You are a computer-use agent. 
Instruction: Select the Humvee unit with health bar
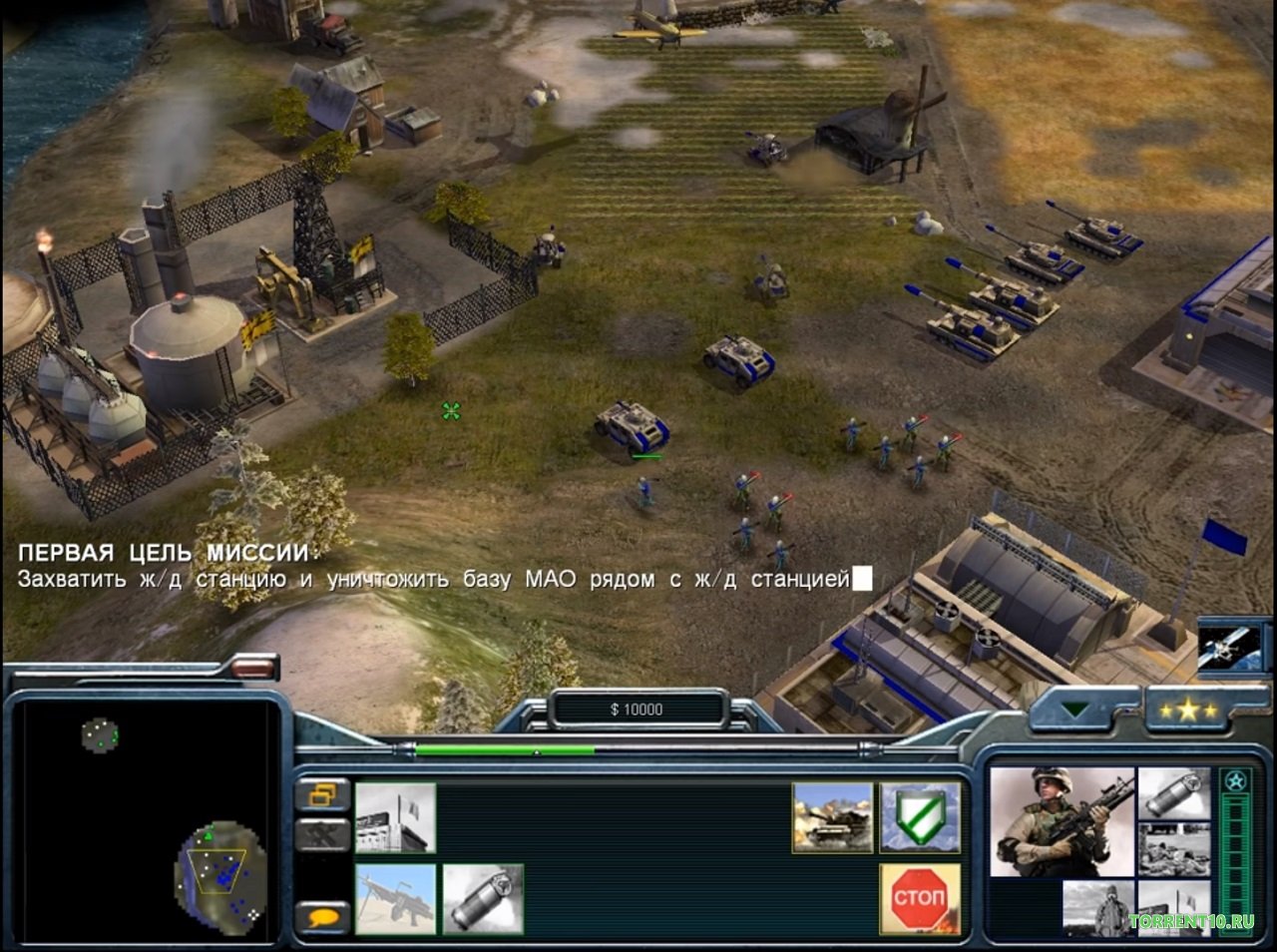click(x=632, y=427)
